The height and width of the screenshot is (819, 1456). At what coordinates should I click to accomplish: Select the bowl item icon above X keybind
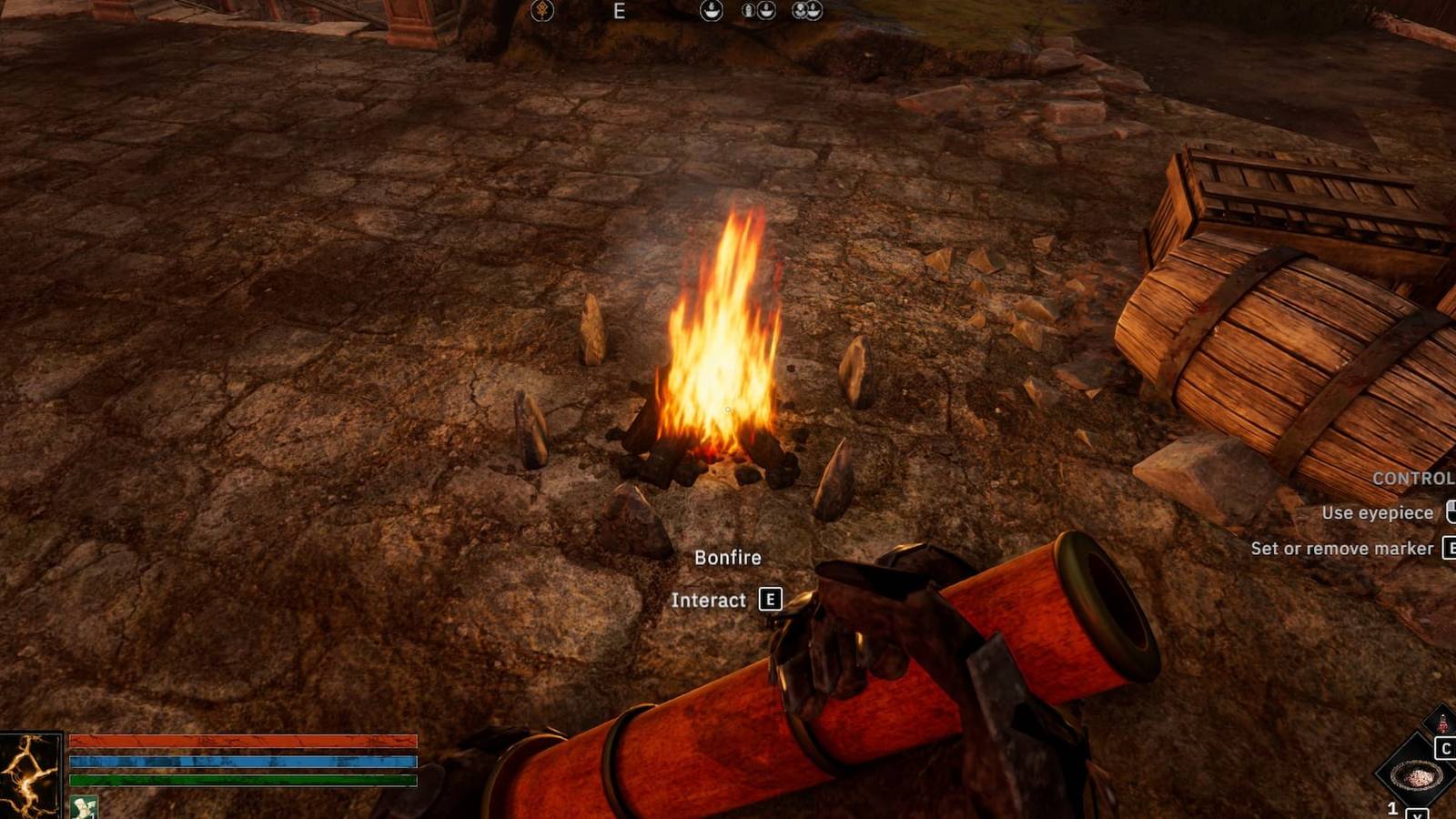coord(1415,775)
